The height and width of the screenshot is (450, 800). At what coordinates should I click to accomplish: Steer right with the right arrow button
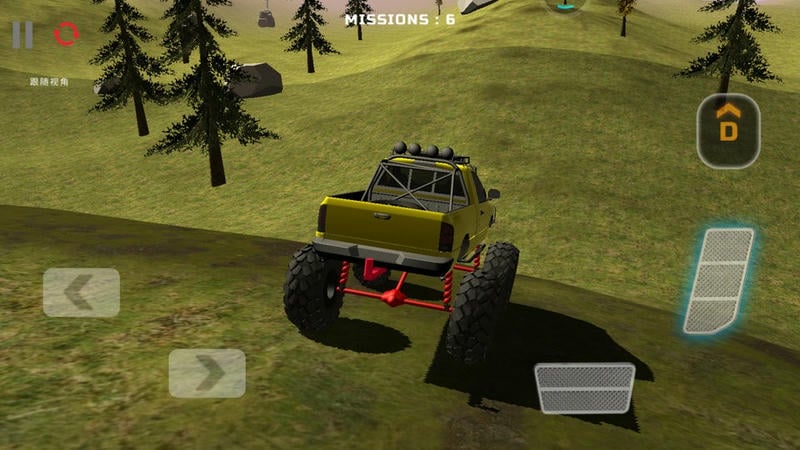coord(207,373)
